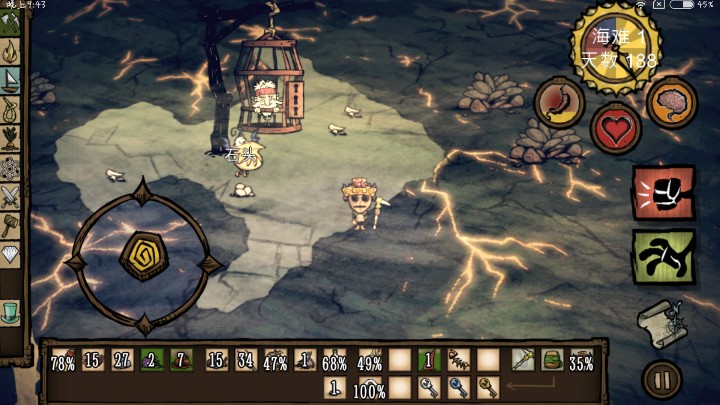Screen dimensions: 720x405
Task: Open the rolled map scroll
Action: [x=661, y=322]
